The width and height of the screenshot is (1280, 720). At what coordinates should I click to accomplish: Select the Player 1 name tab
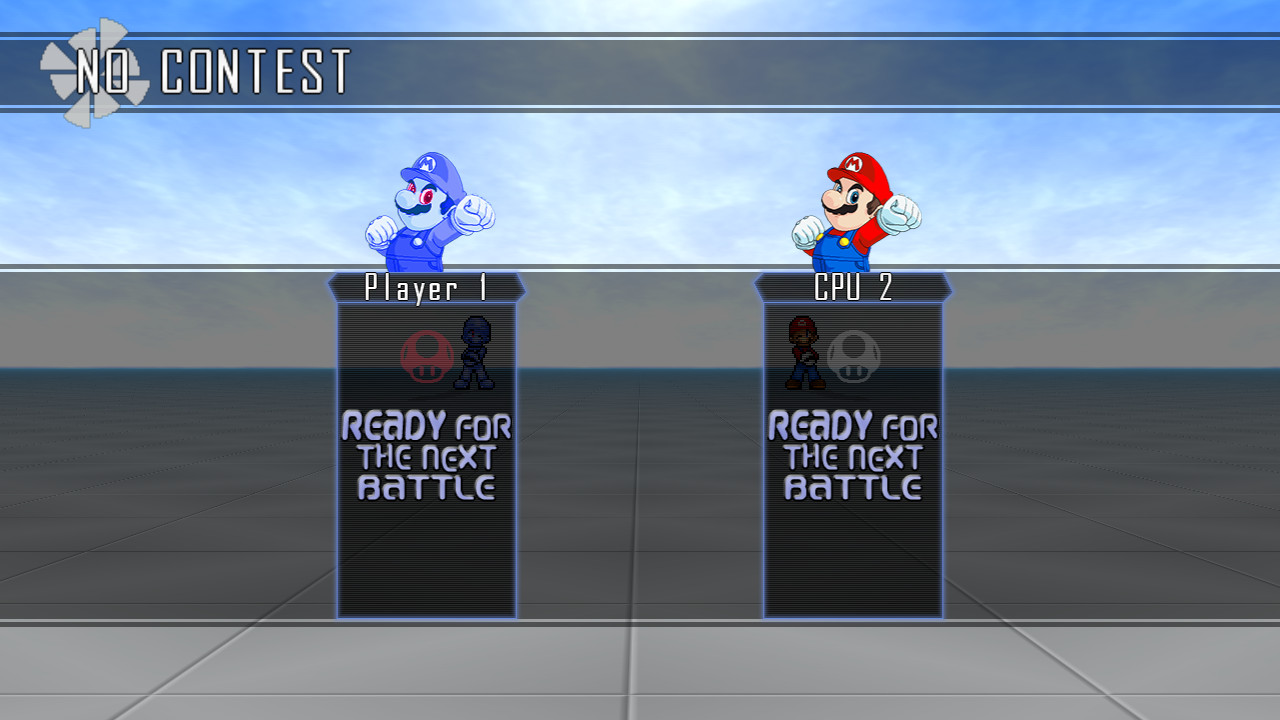pos(426,288)
